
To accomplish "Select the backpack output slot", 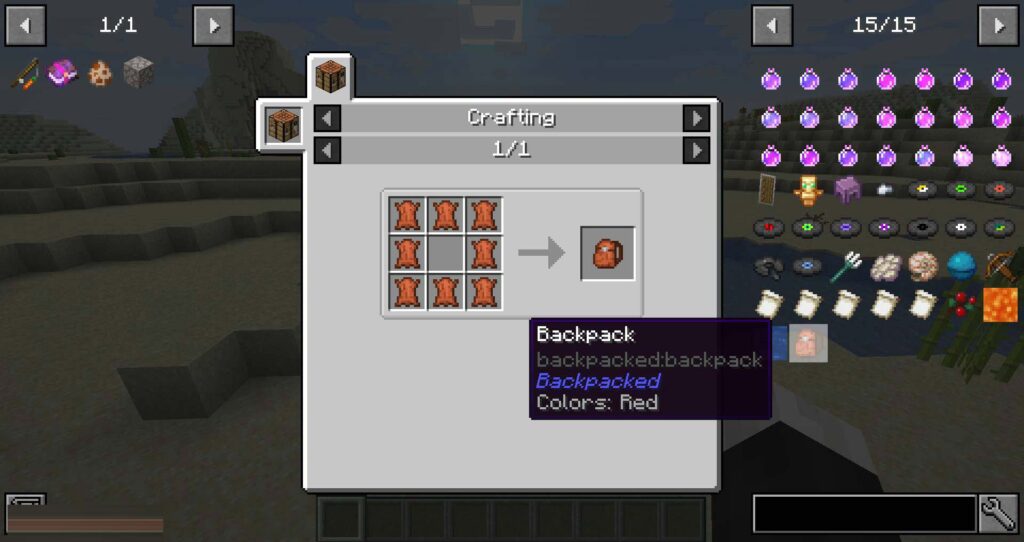I will click(x=608, y=253).
